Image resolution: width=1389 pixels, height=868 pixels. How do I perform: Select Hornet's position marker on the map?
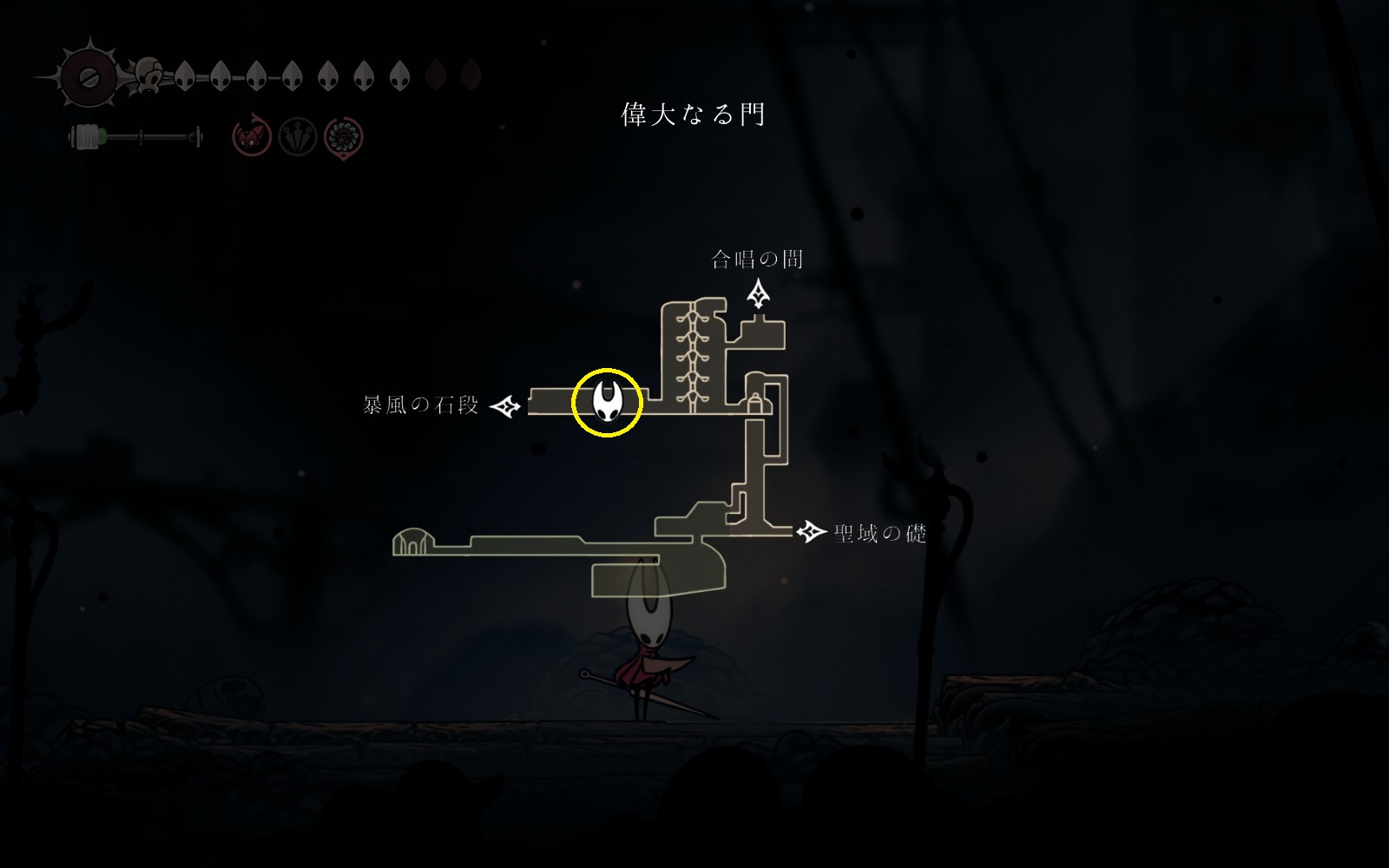click(607, 402)
